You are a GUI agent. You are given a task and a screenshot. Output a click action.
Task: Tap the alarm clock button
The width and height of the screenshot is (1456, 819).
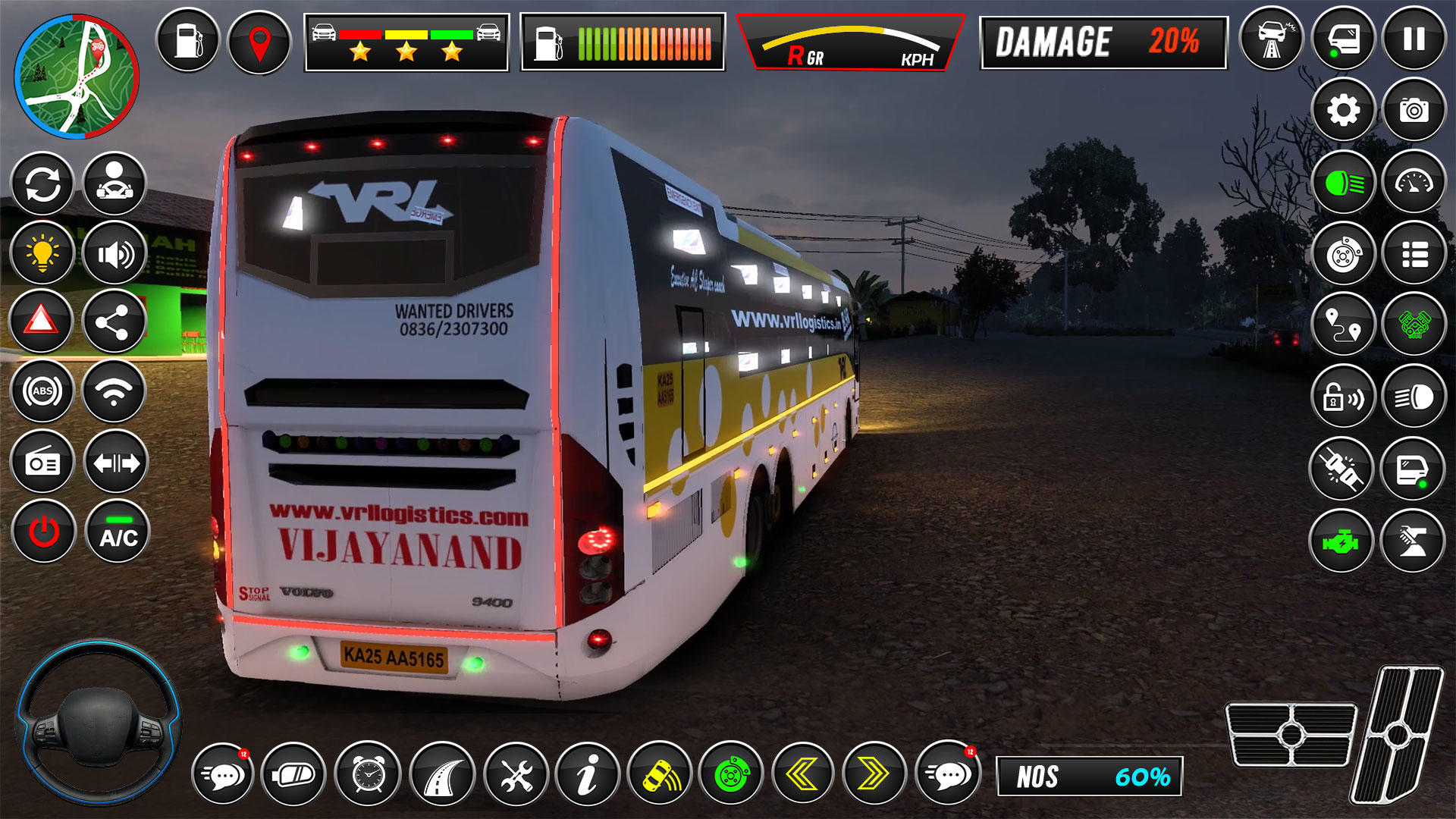[x=369, y=774]
